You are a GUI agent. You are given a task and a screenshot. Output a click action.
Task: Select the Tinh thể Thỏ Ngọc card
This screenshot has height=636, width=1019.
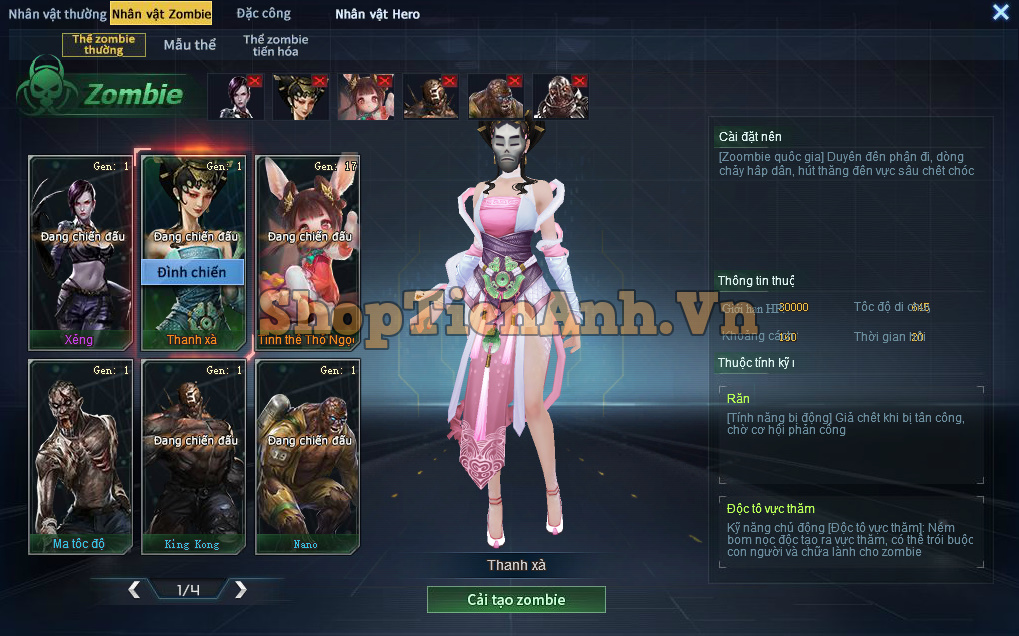[307, 250]
